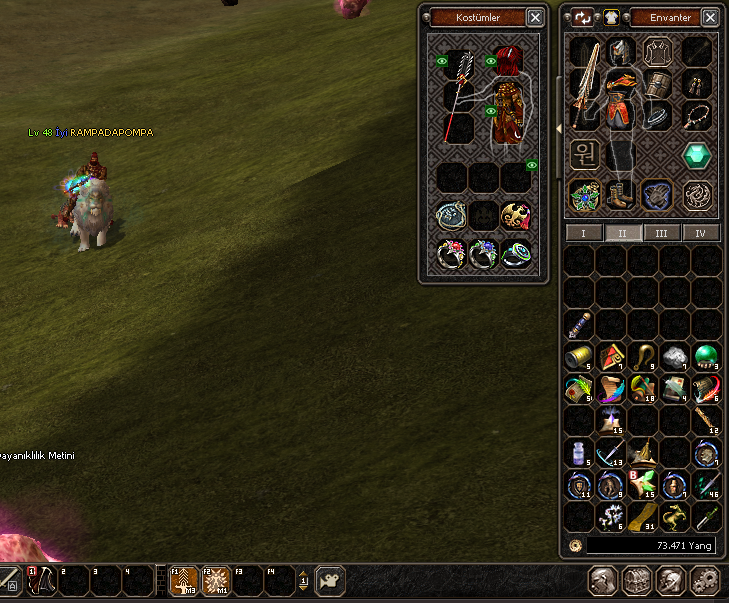This screenshot has height=603, width=729.
Task: Open the settings gear menu button
Action: (705, 580)
